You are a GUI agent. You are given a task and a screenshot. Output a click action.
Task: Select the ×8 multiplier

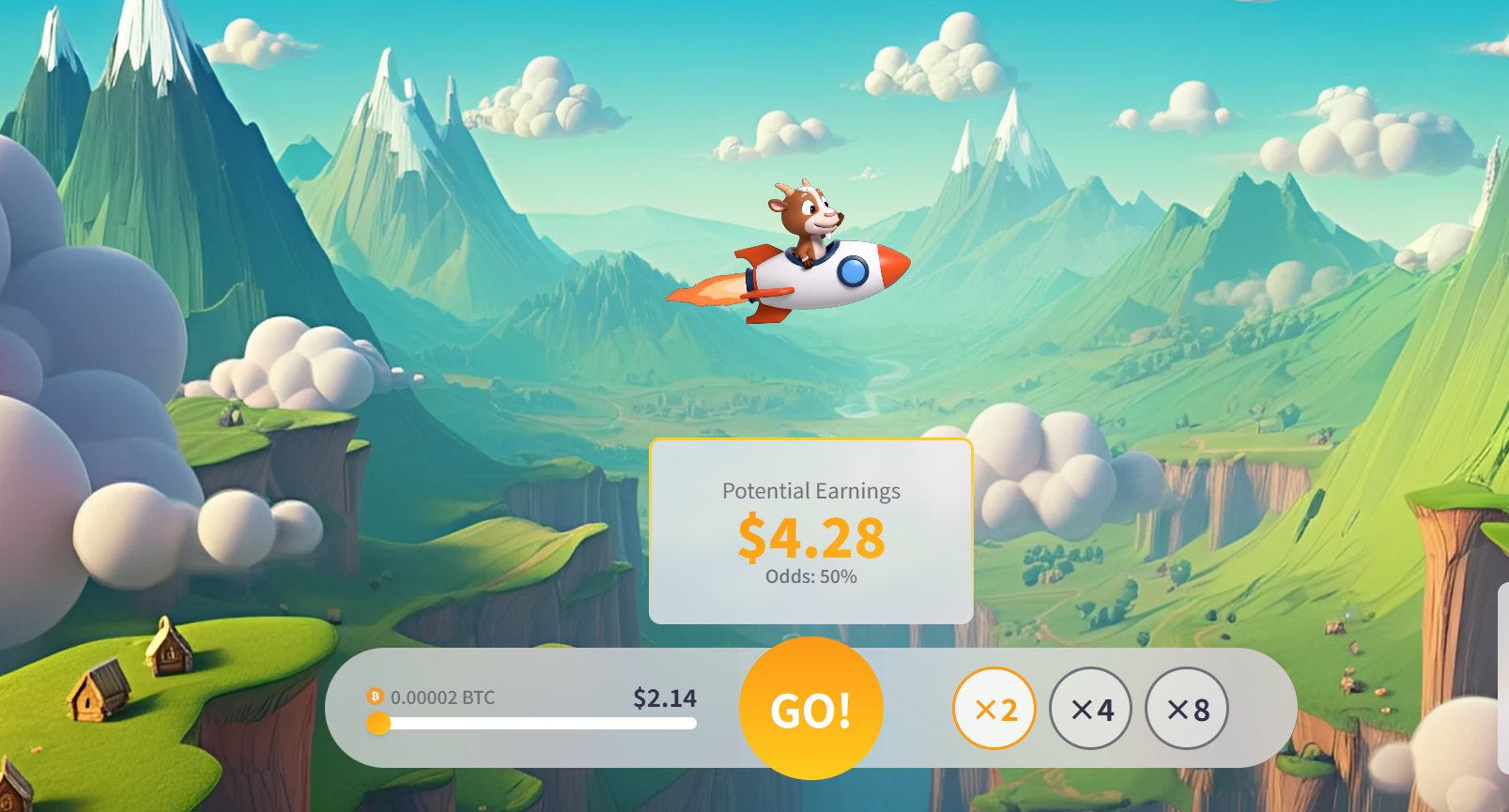coord(1187,709)
